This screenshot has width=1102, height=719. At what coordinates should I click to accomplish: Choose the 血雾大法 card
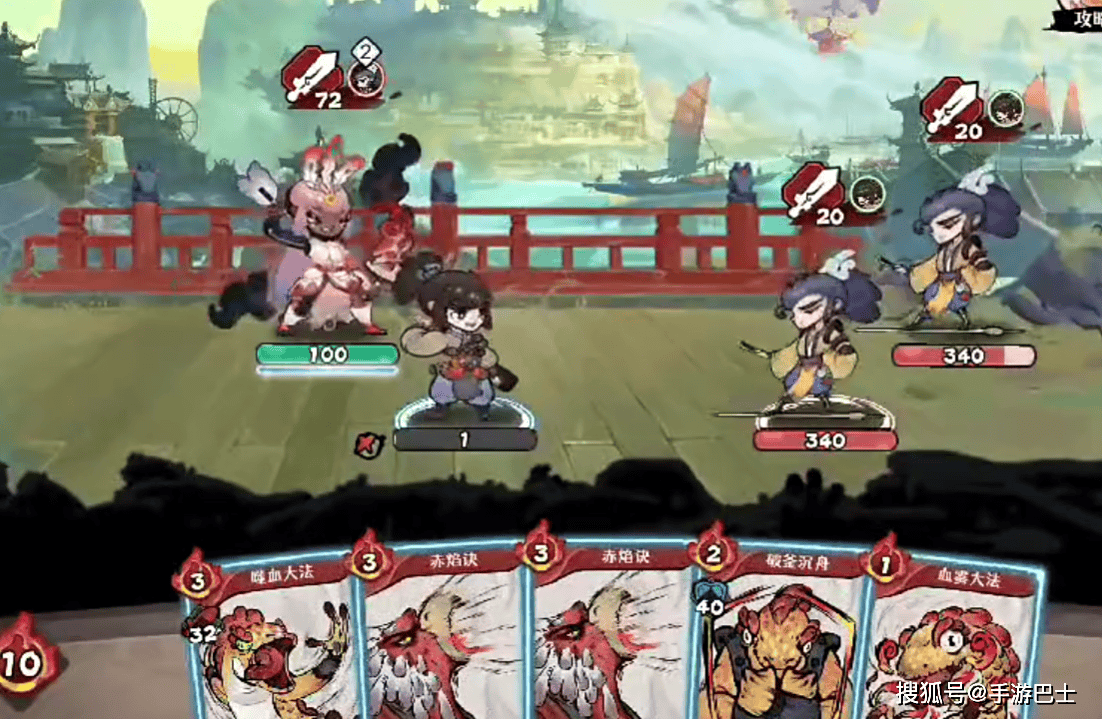pyautogui.click(x=950, y=640)
